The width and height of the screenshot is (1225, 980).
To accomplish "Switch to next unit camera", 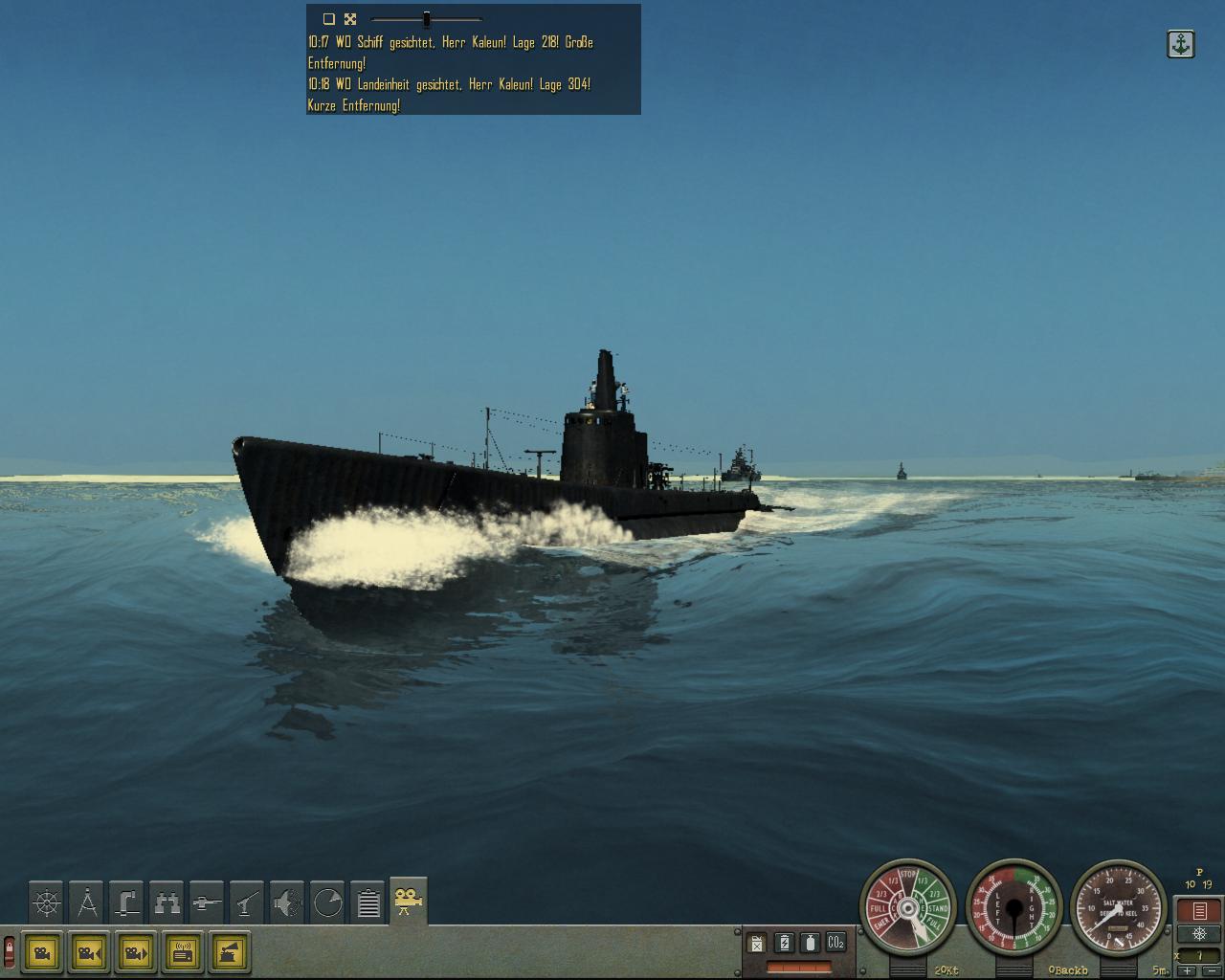I will click(136, 953).
